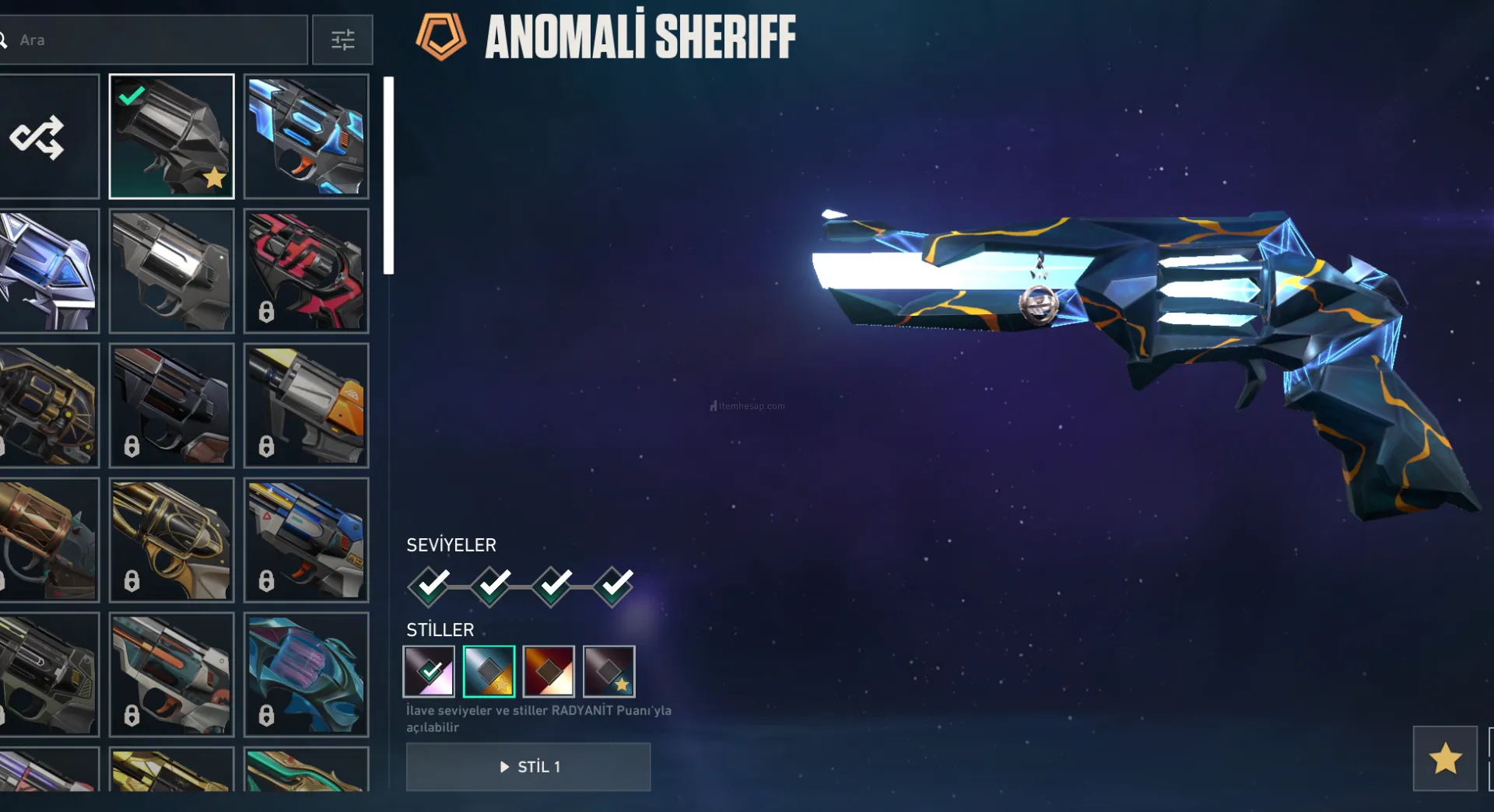This screenshot has width=1494, height=812.
Task: Play the STİL 1 preview
Action: click(528, 767)
